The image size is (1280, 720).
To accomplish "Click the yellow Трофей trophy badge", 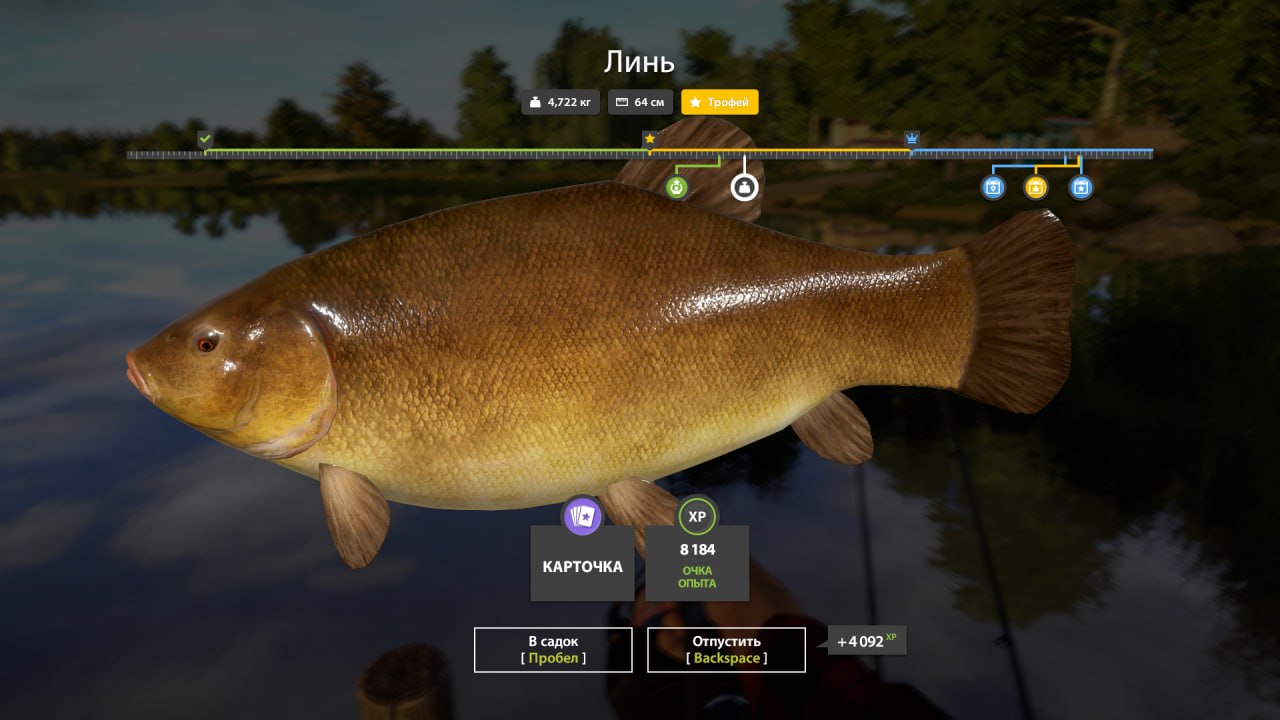I will point(720,102).
